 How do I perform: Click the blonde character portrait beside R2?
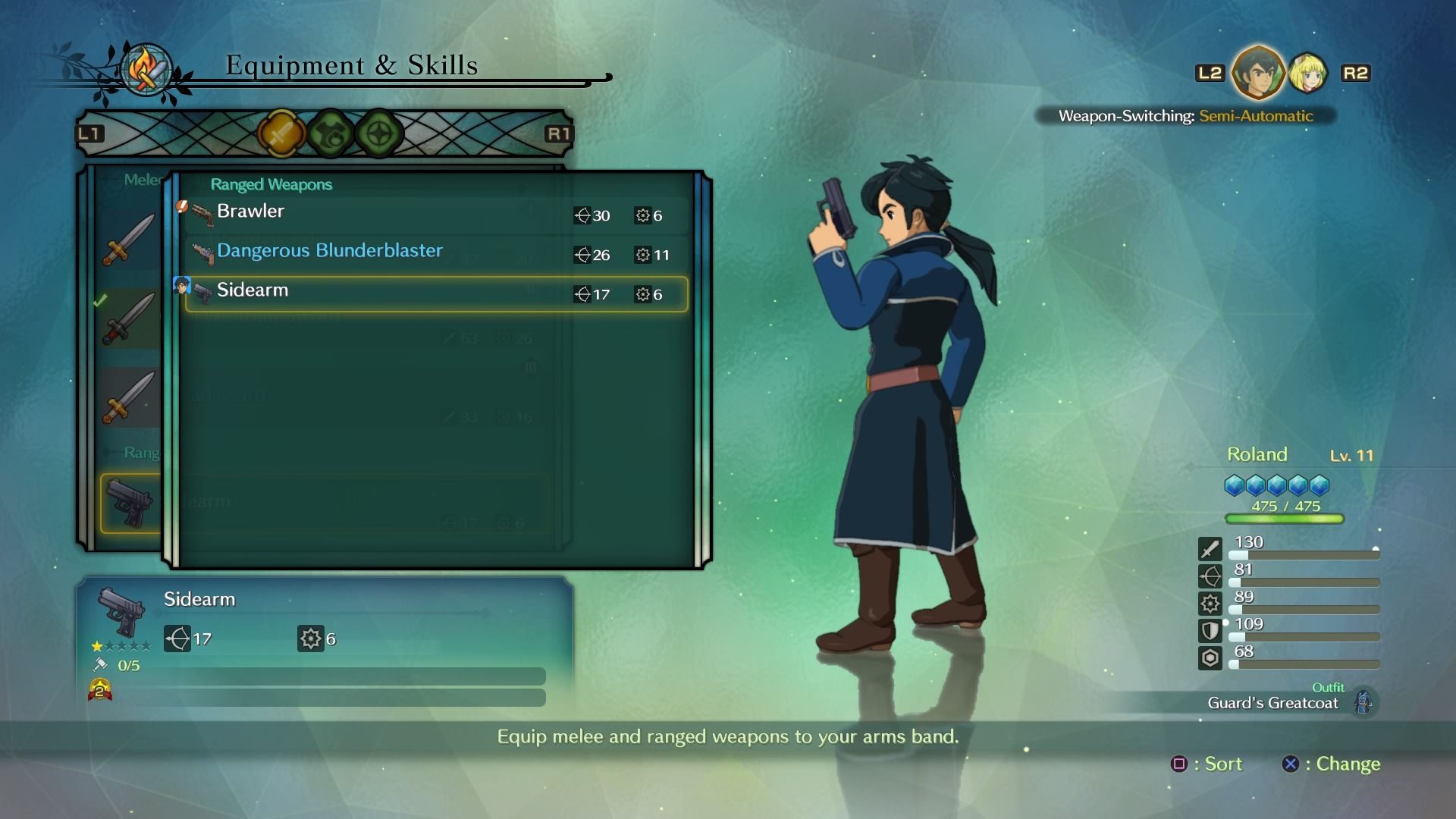click(x=1307, y=76)
